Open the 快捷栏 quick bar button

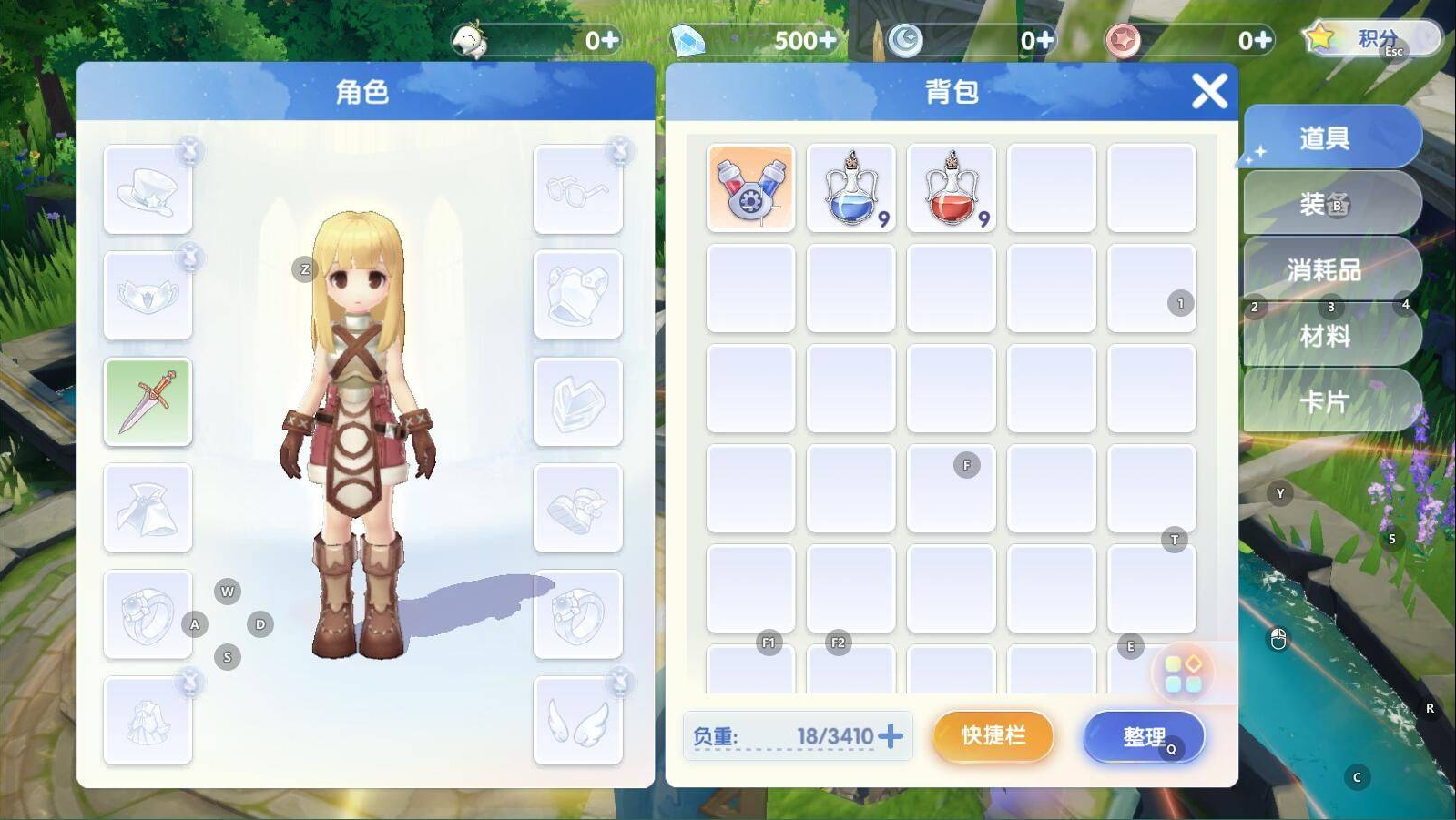[x=993, y=735]
